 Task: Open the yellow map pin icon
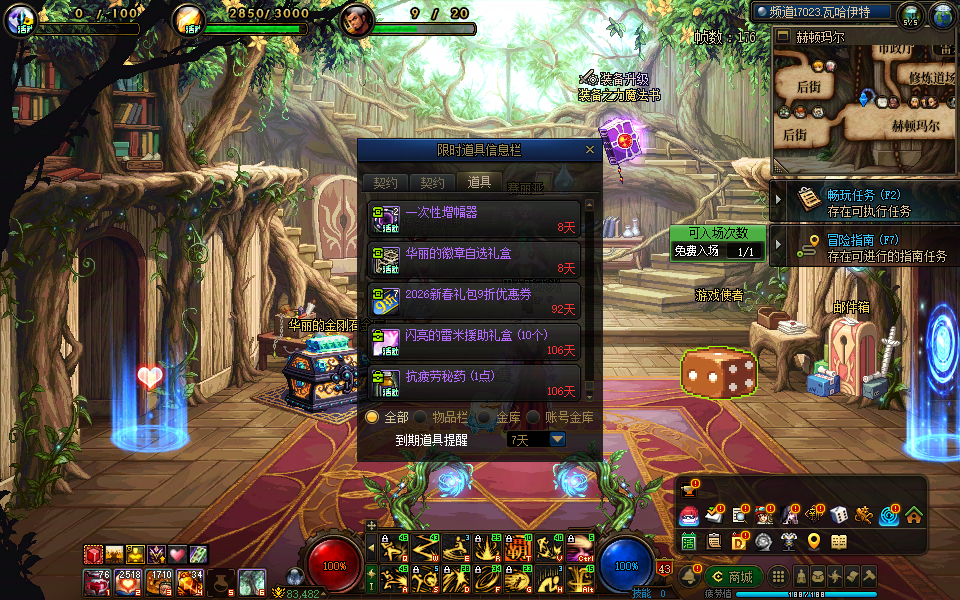pos(813,542)
